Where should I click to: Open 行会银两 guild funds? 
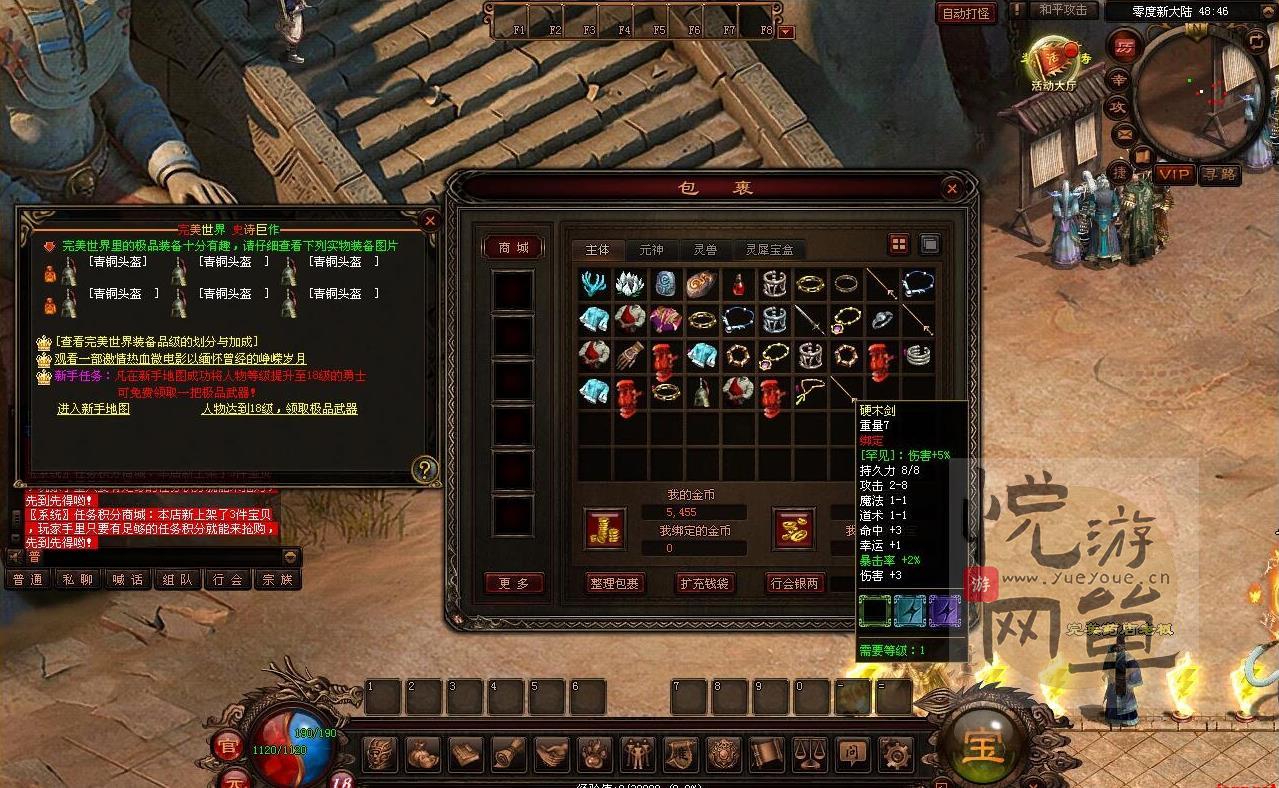pos(795,583)
